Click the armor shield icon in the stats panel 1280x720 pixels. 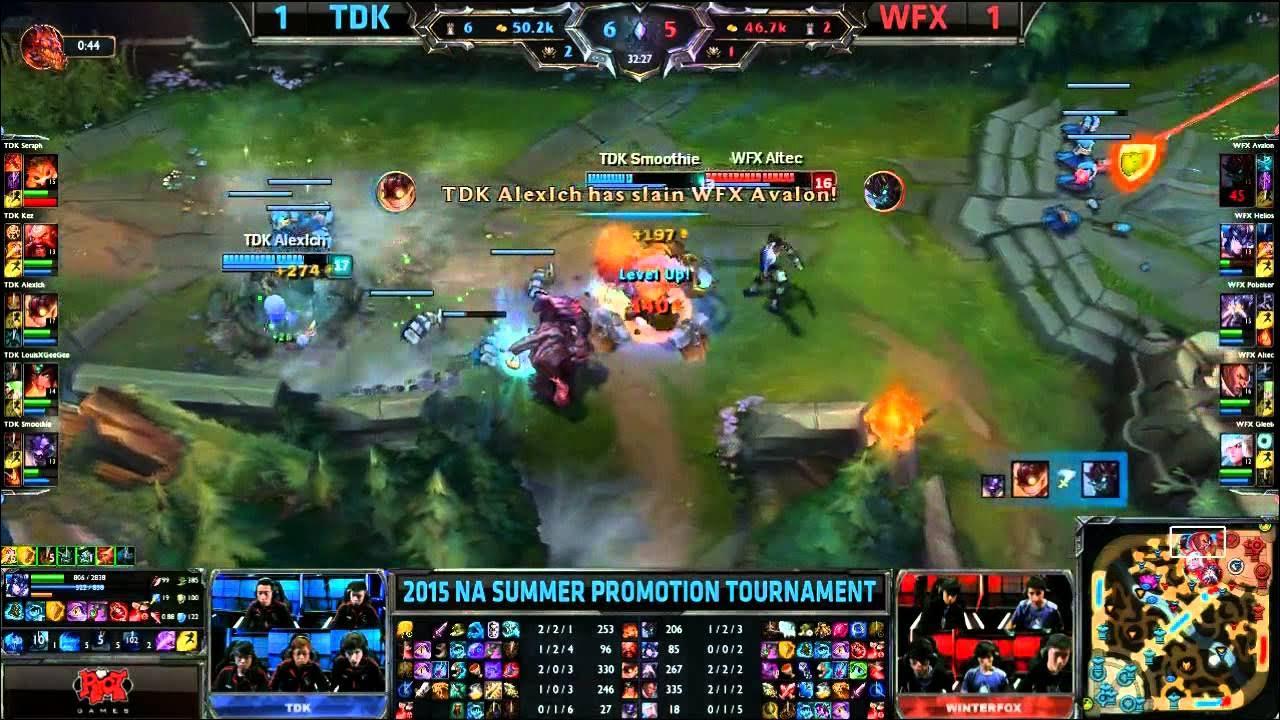tap(180, 598)
